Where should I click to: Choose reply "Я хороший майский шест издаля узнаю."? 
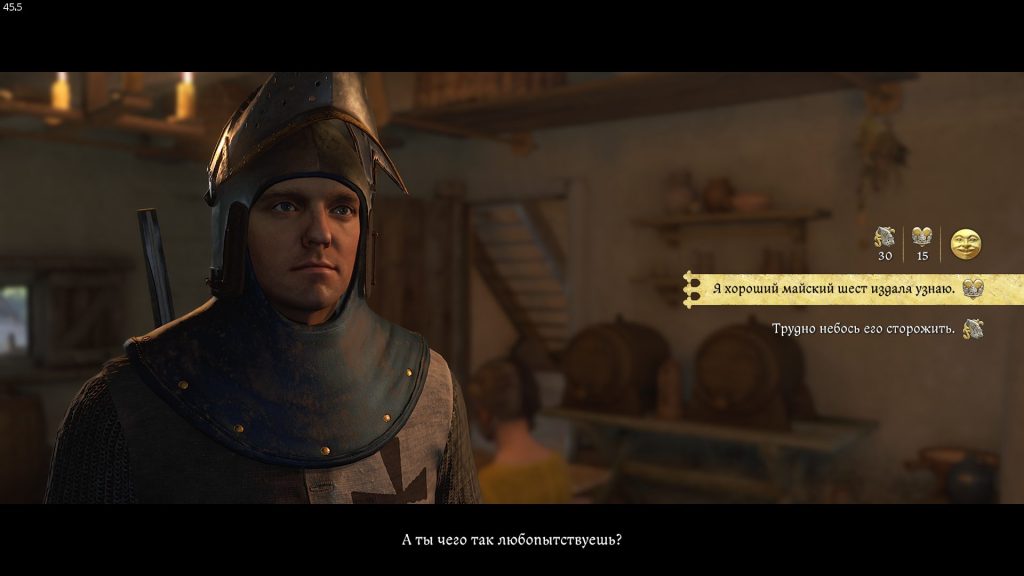[x=833, y=289]
